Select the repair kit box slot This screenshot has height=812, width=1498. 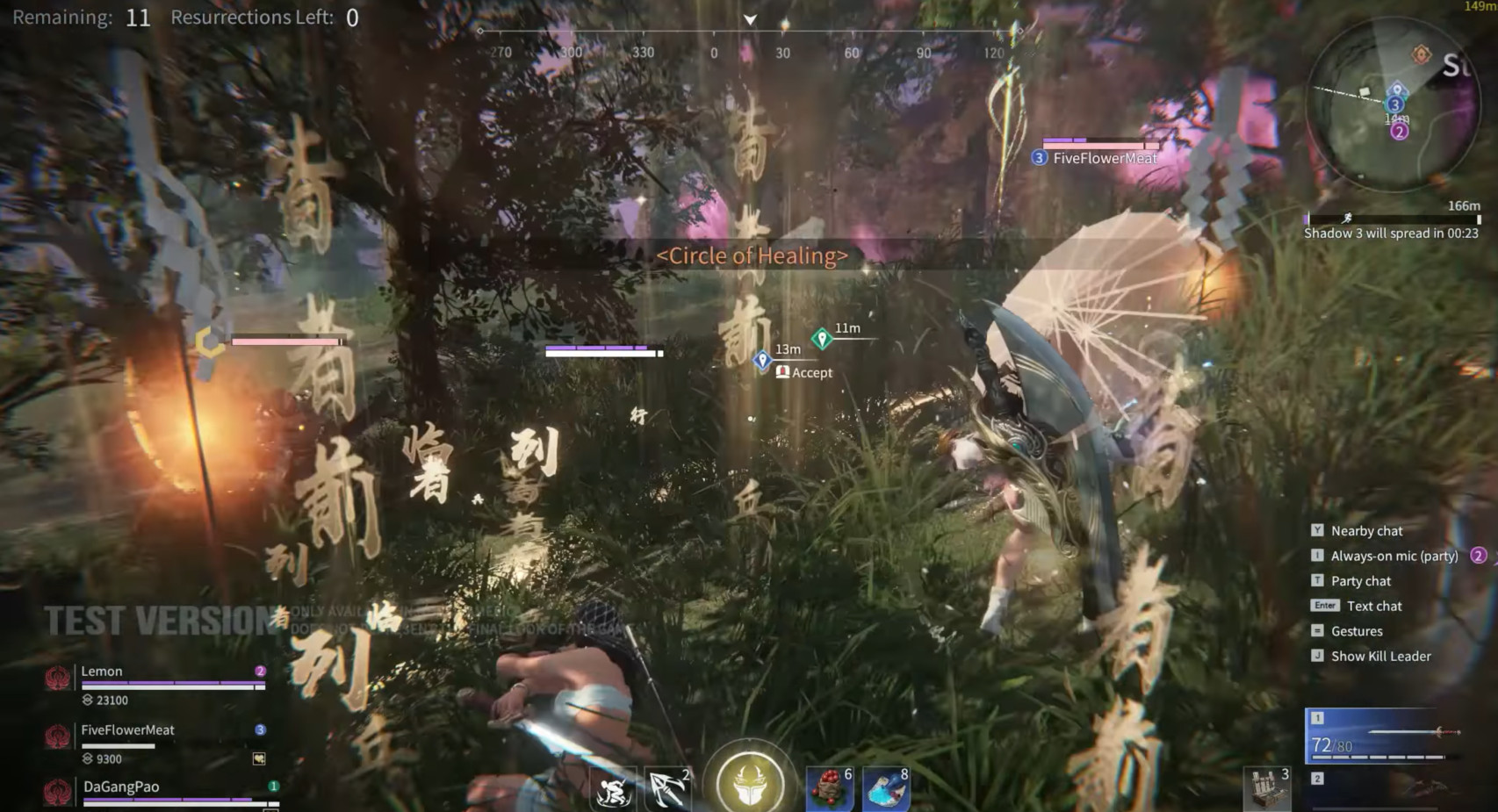coord(1267,788)
